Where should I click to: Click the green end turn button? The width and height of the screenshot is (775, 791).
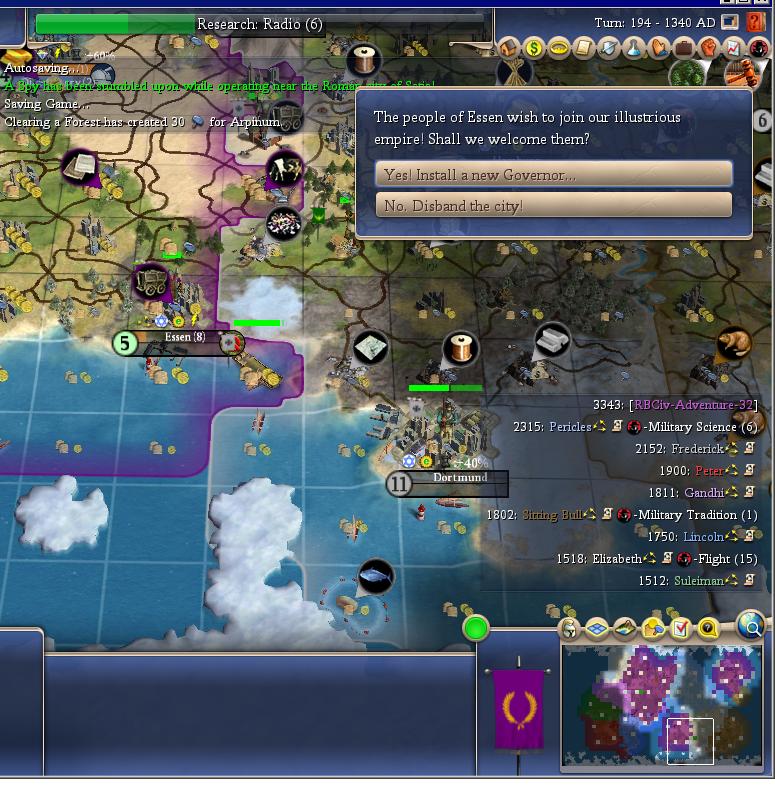pyautogui.click(x=476, y=628)
